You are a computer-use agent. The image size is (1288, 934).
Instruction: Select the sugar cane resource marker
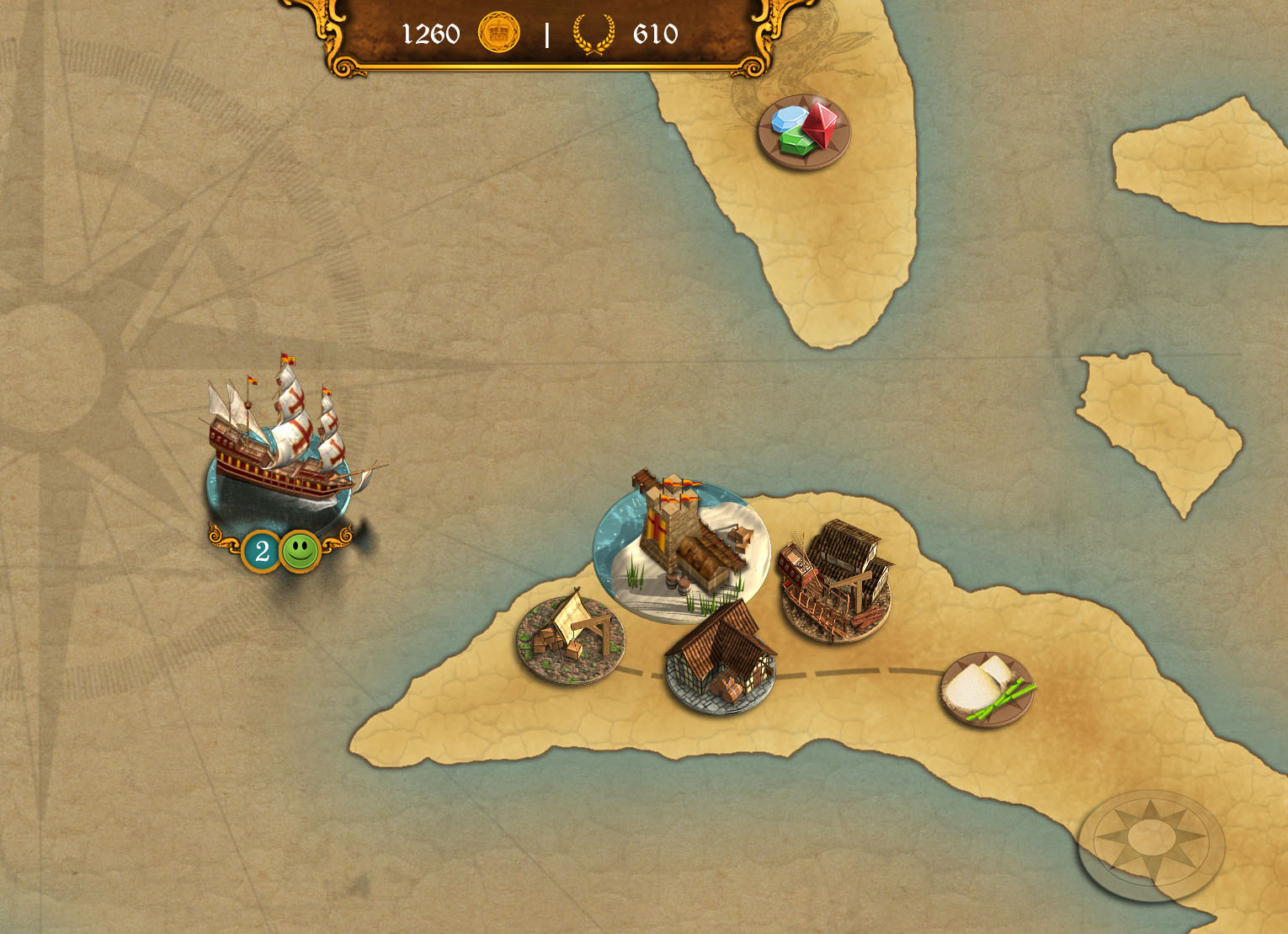pyautogui.click(x=986, y=688)
